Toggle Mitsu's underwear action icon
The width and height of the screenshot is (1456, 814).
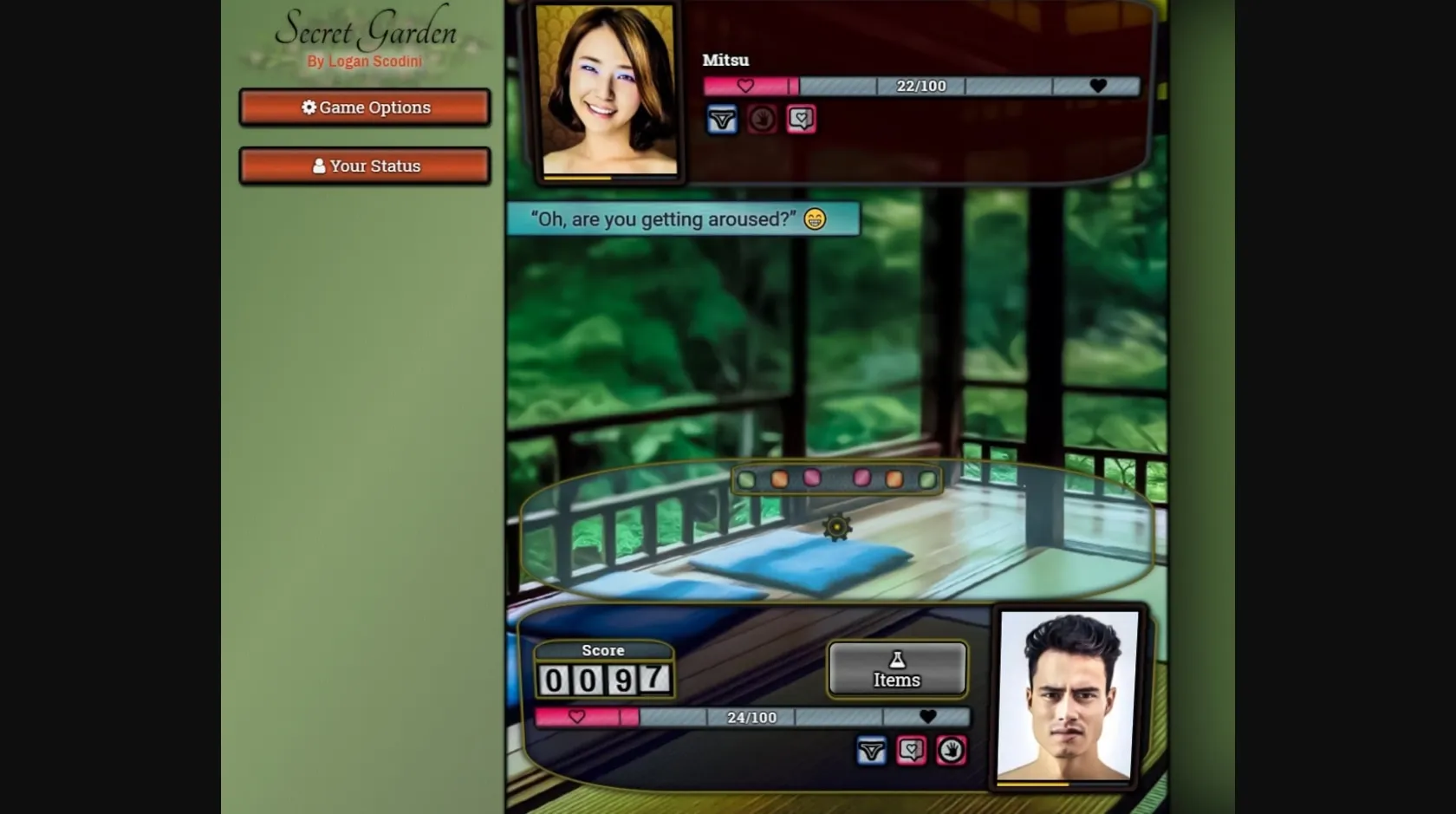(x=723, y=119)
